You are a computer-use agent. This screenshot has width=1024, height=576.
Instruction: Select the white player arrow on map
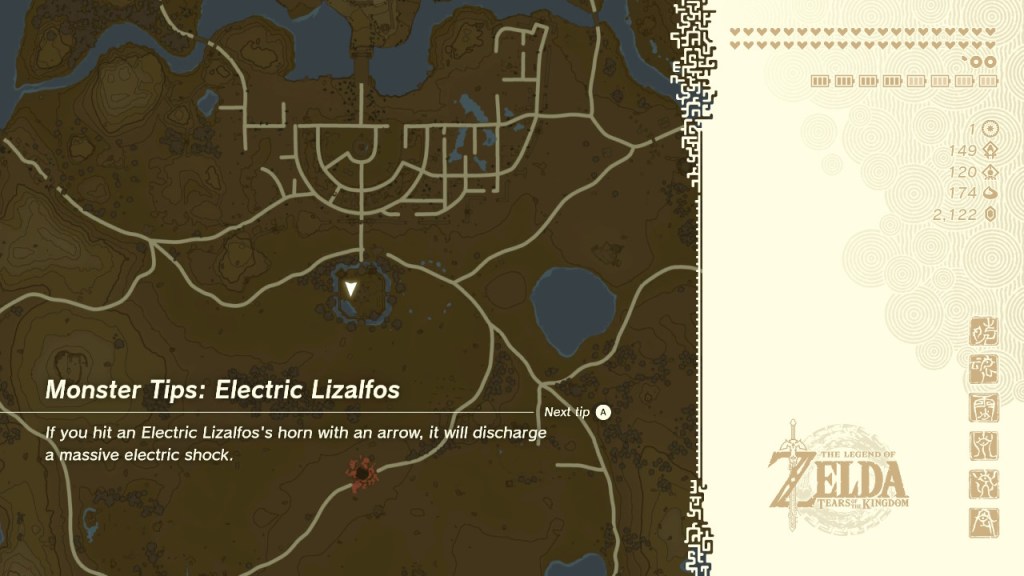[351, 289]
